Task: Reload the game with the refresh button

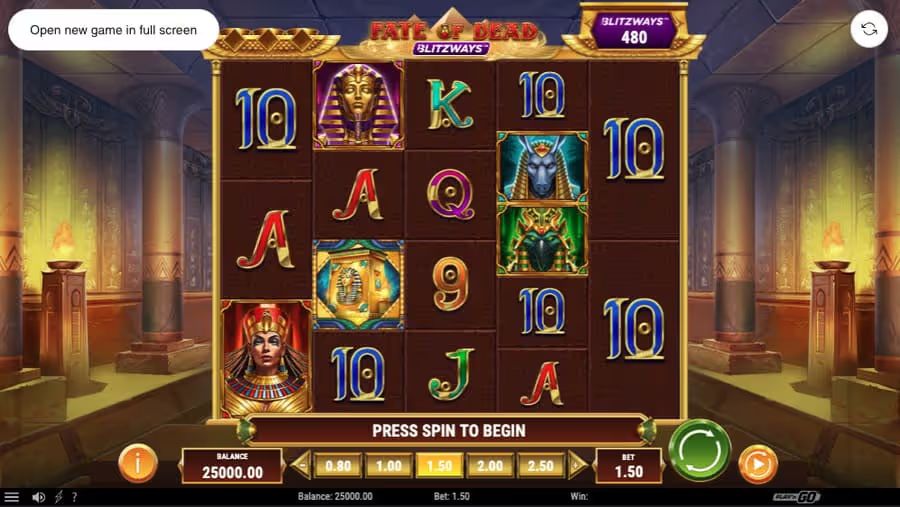Action: (x=869, y=29)
